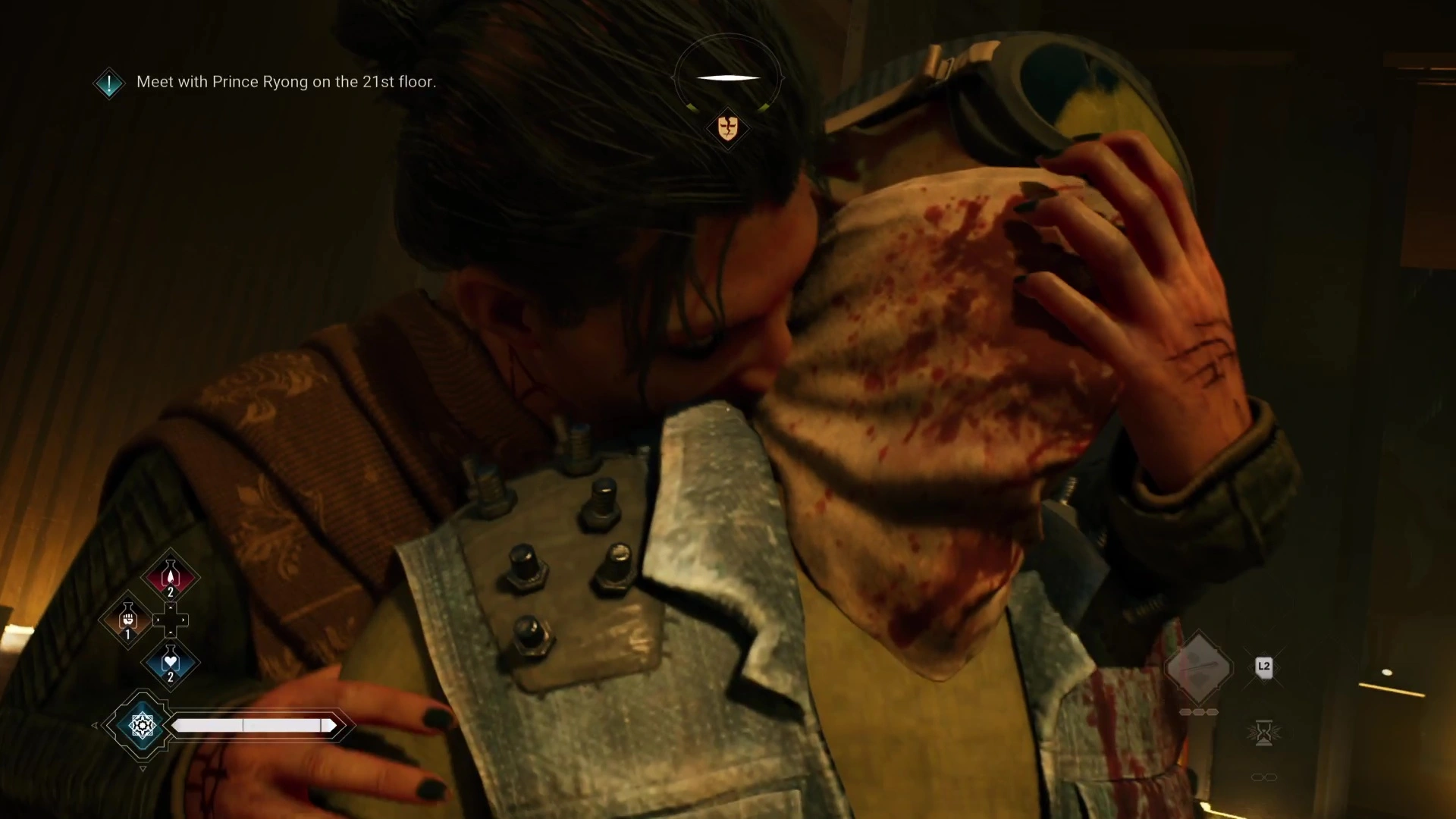Select the red blood-drop elixir slot
The width and height of the screenshot is (1456, 819).
tap(171, 576)
